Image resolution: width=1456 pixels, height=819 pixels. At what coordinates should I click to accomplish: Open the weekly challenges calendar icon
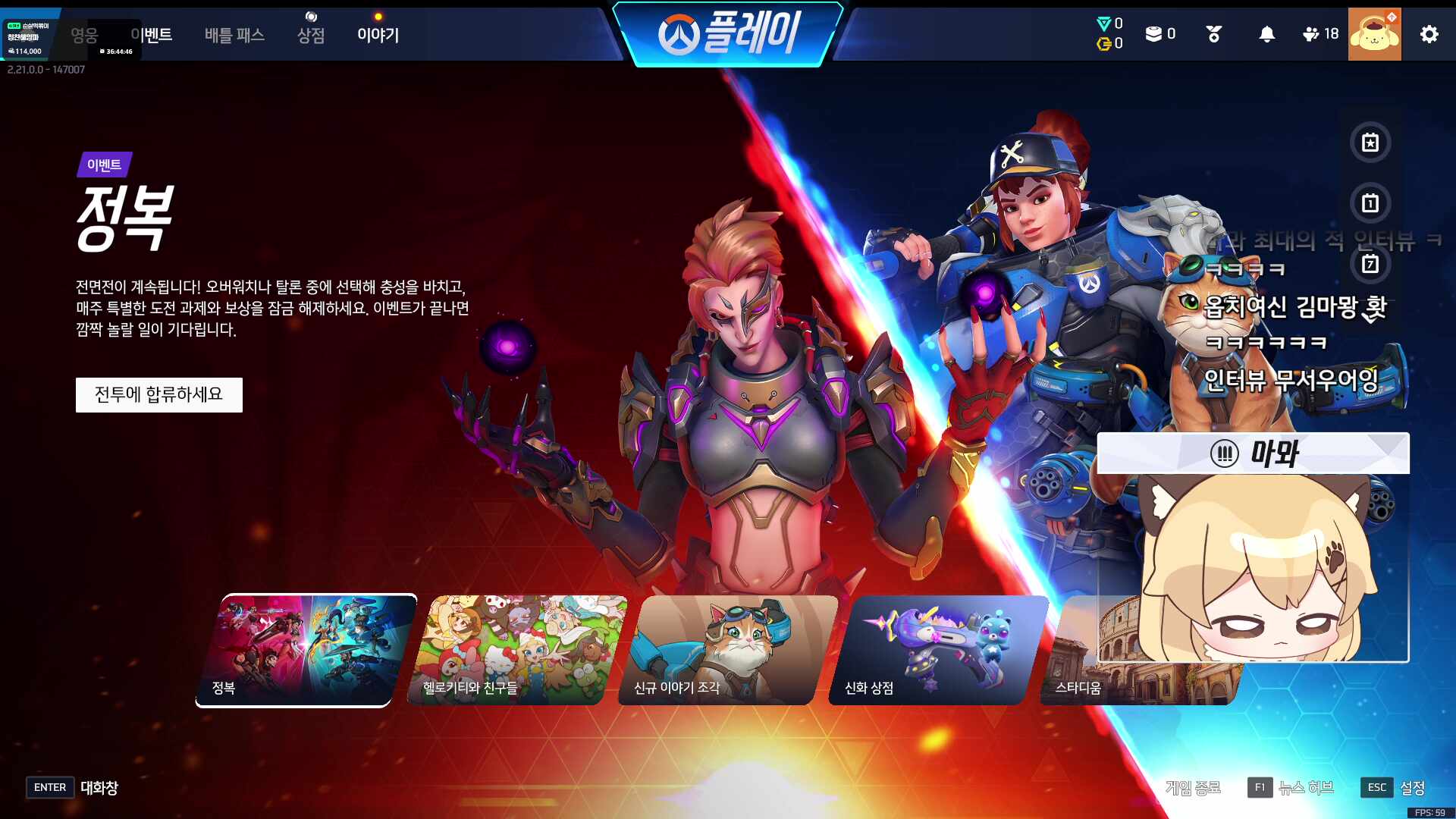1370,265
